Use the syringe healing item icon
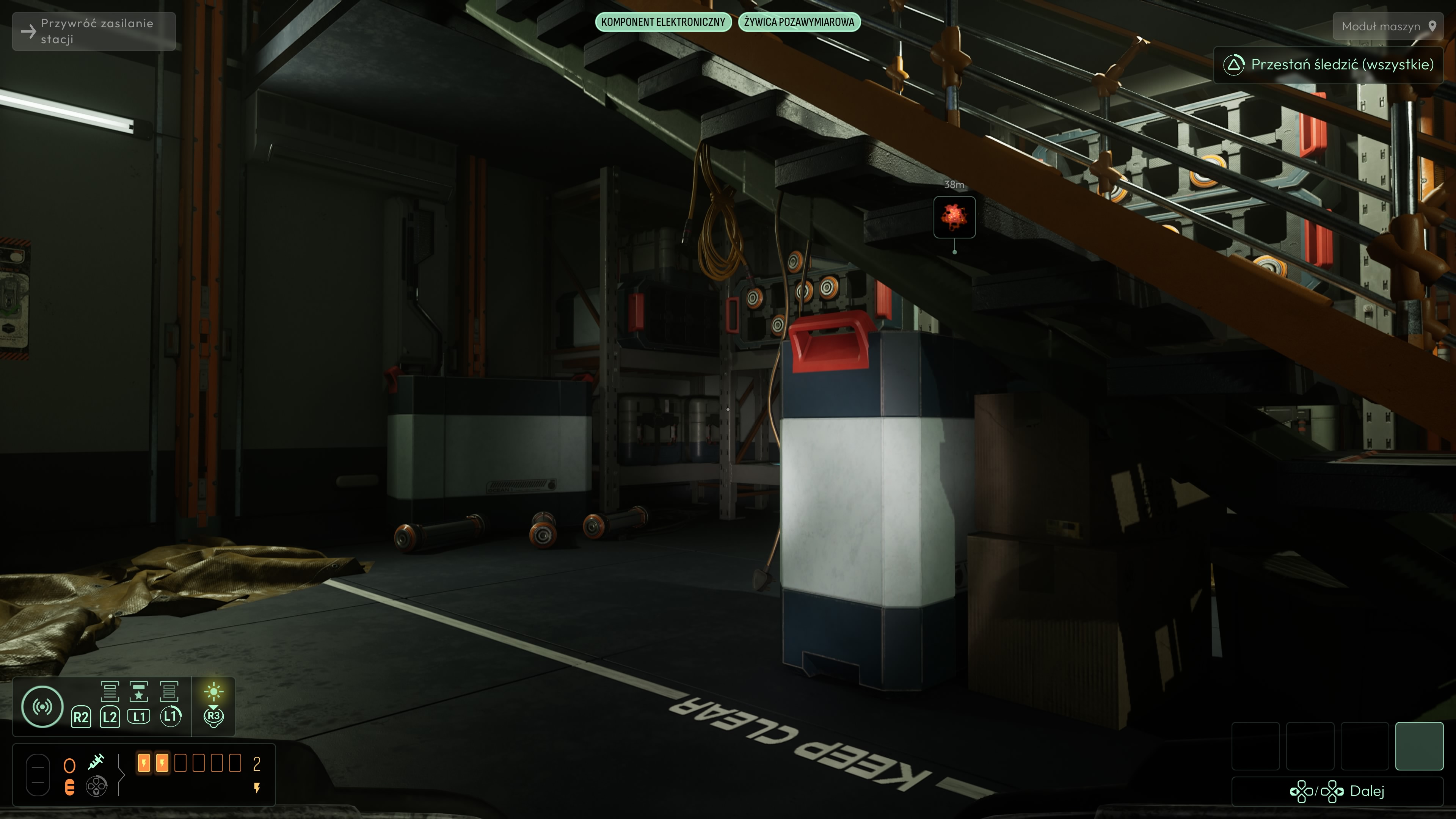 tap(96, 762)
